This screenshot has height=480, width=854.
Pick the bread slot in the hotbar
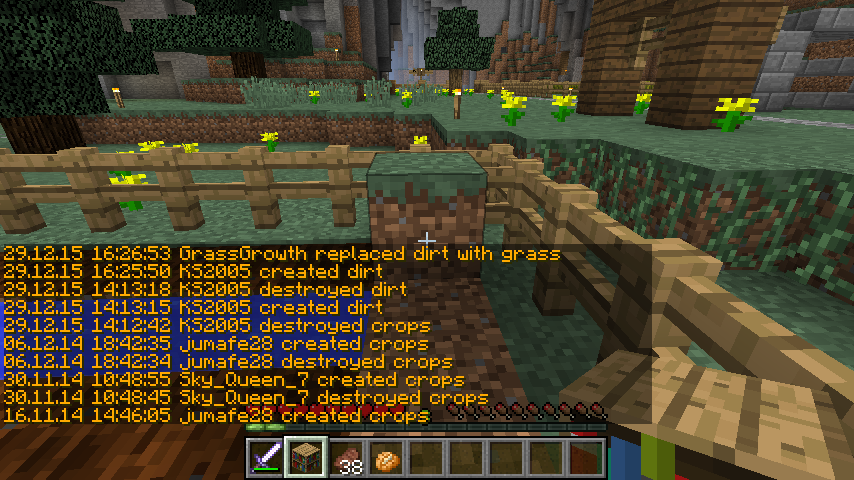coord(386,457)
